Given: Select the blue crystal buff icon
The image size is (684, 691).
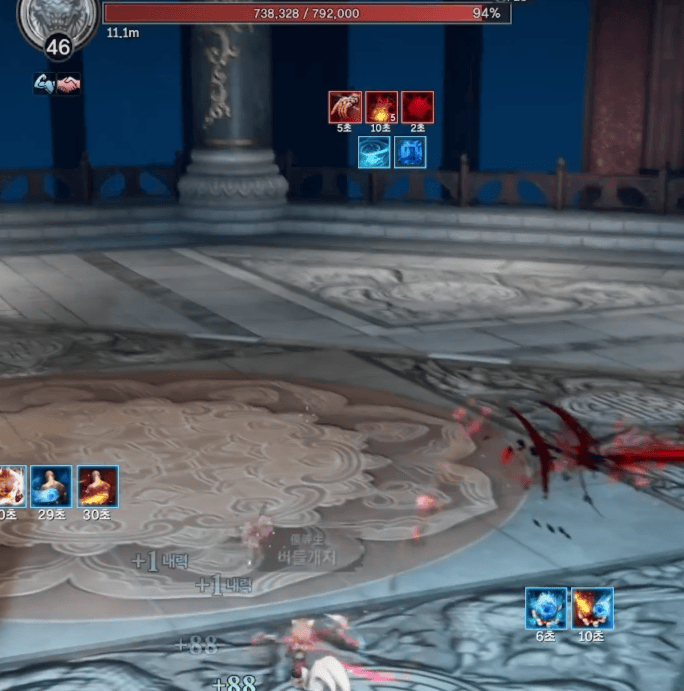Looking at the screenshot, I should click(410, 152).
